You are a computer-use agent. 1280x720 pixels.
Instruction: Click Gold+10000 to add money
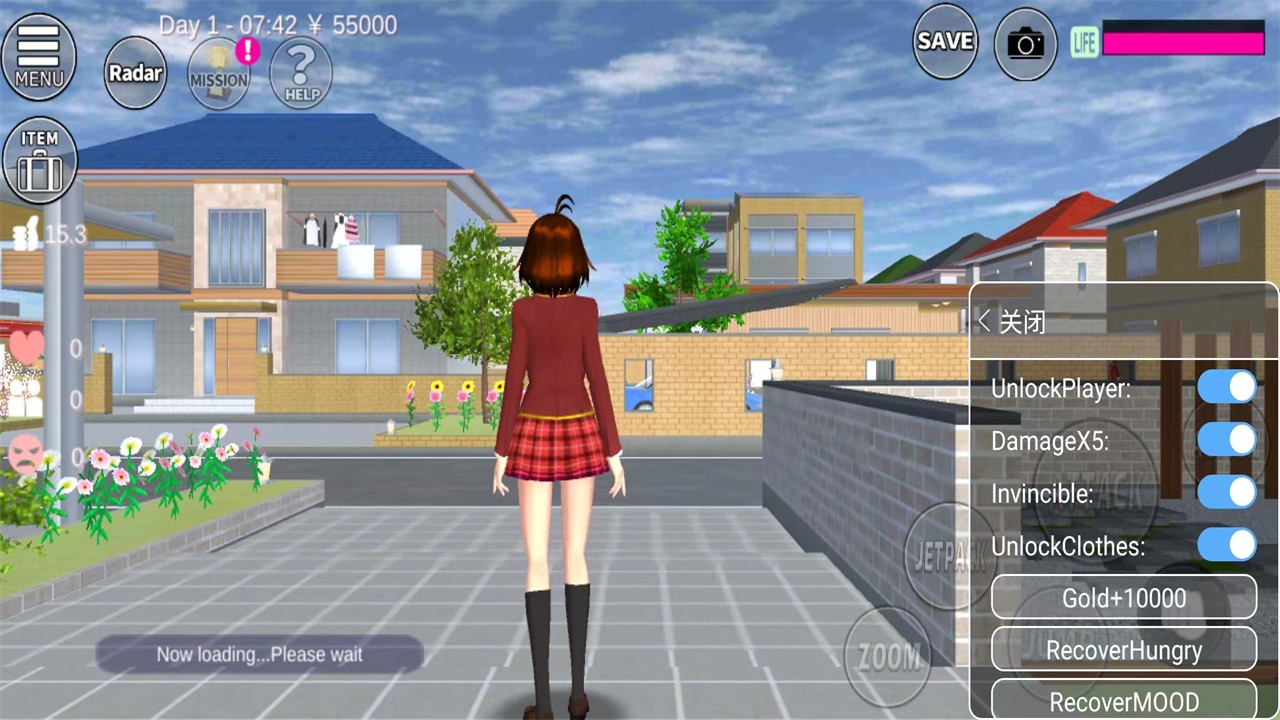coord(1123,598)
